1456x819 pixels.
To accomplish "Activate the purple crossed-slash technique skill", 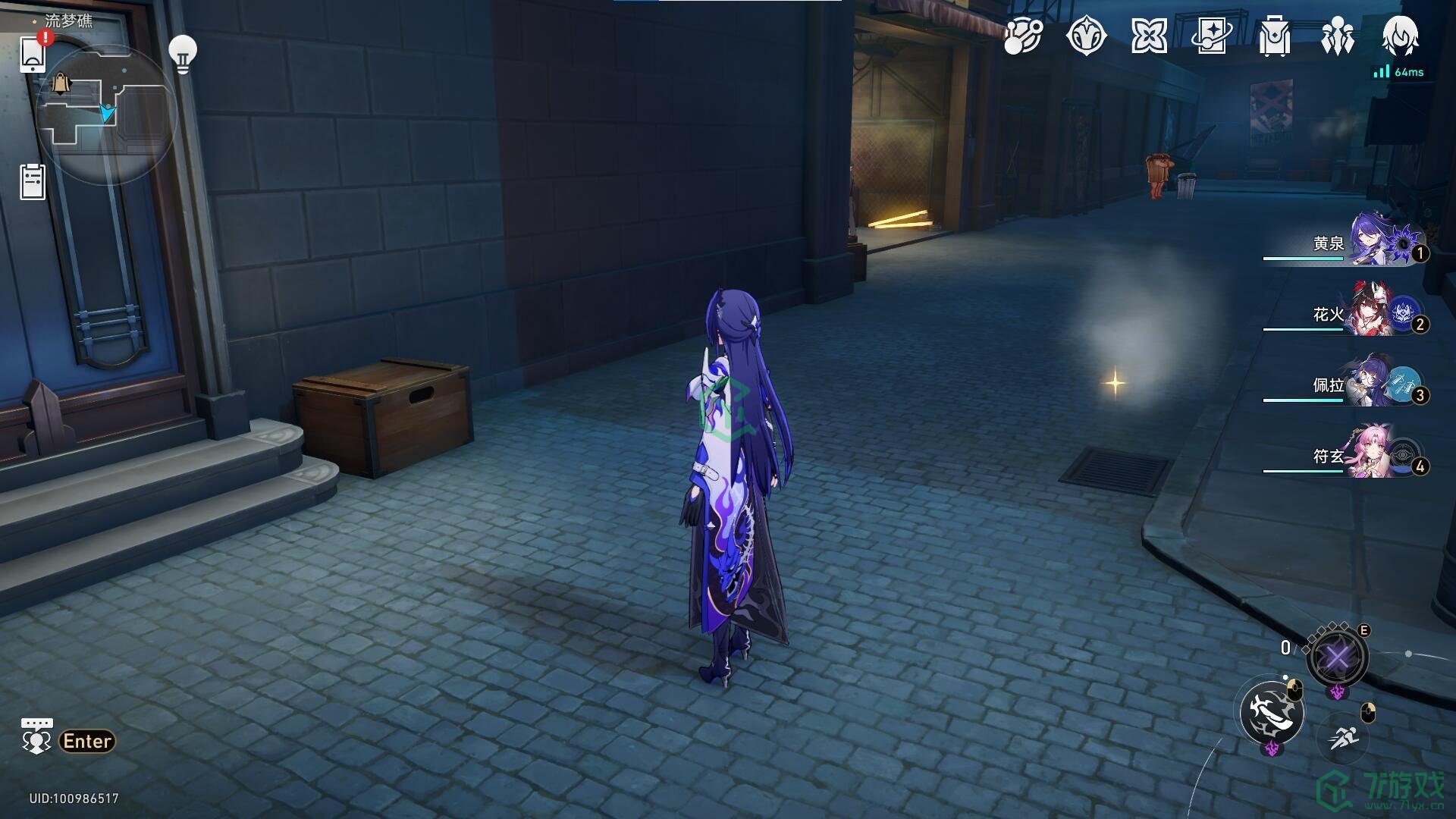I will coord(1337,657).
